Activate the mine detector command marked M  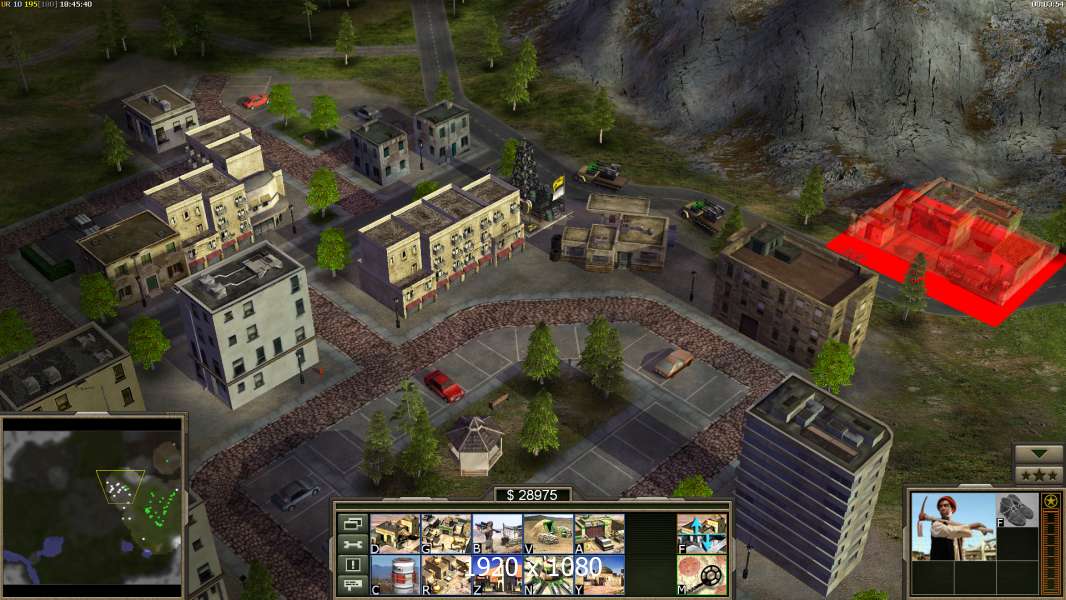[x=702, y=574]
